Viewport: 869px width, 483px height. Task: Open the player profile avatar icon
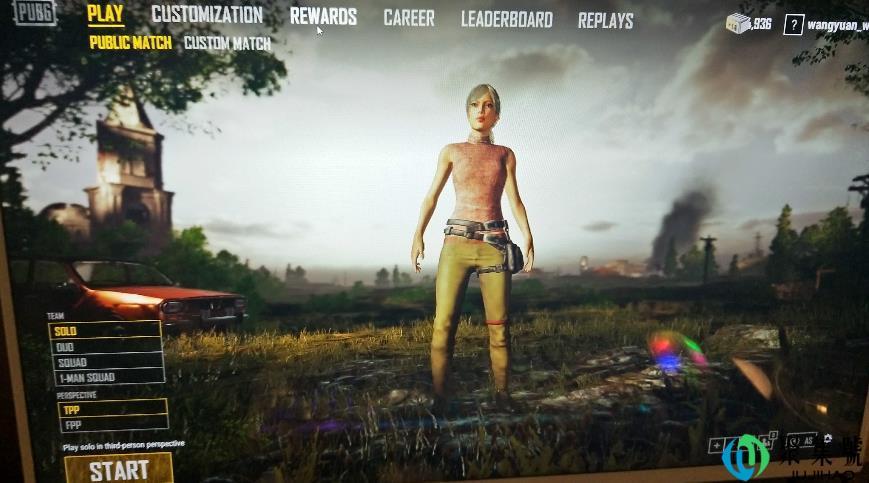793,25
